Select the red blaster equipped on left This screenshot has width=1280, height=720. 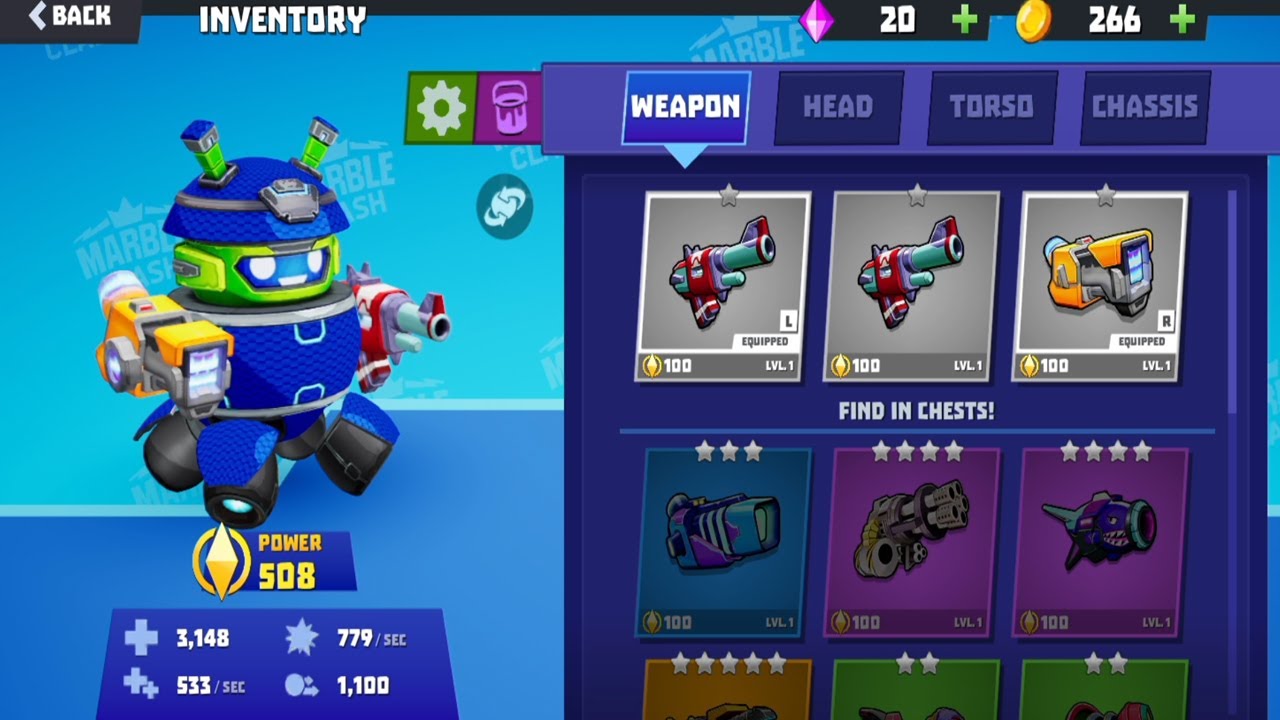(723, 285)
